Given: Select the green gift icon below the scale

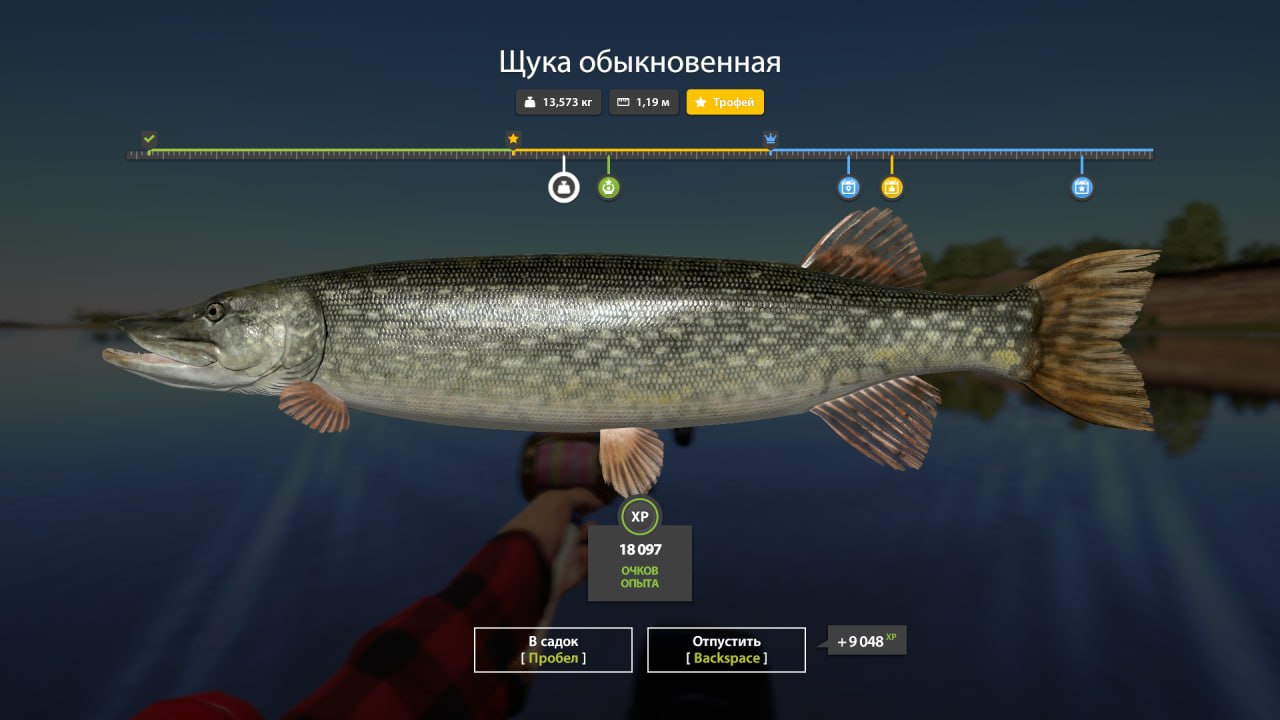Looking at the screenshot, I should tap(608, 186).
